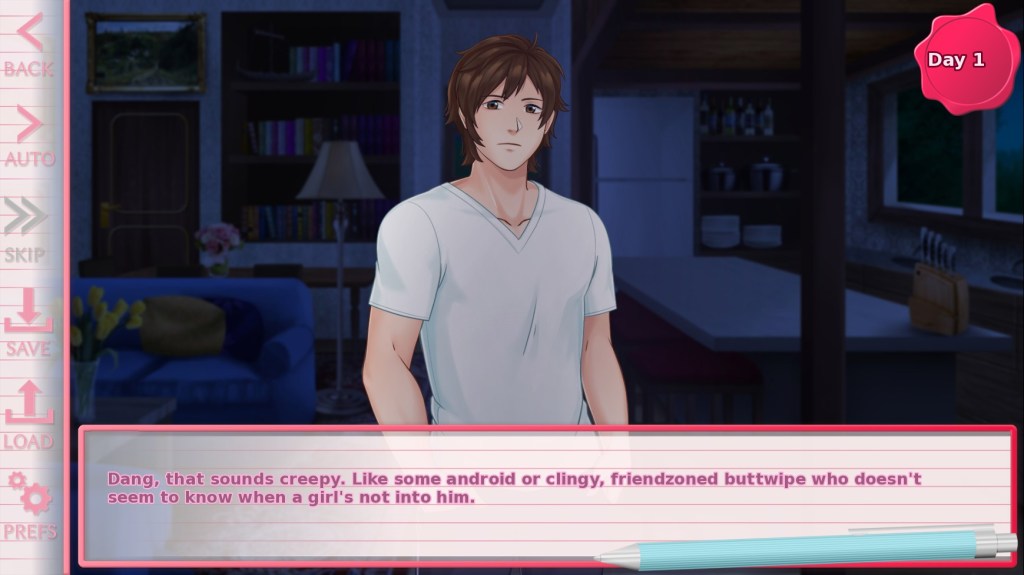Activate the SKIP button

(26, 228)
